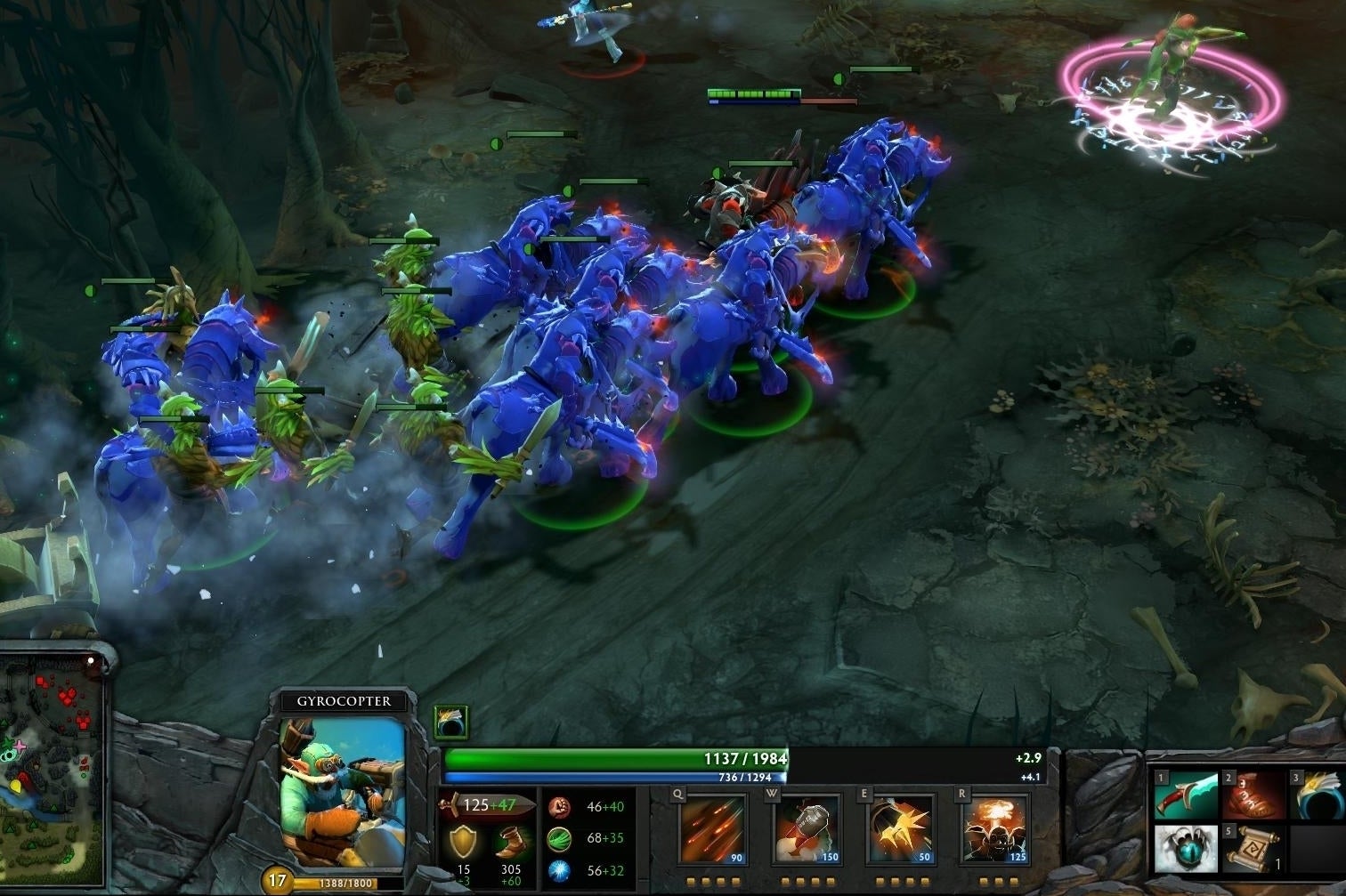Click the armor shield stat icon
1346x896 pixels.
click(463, 840)
